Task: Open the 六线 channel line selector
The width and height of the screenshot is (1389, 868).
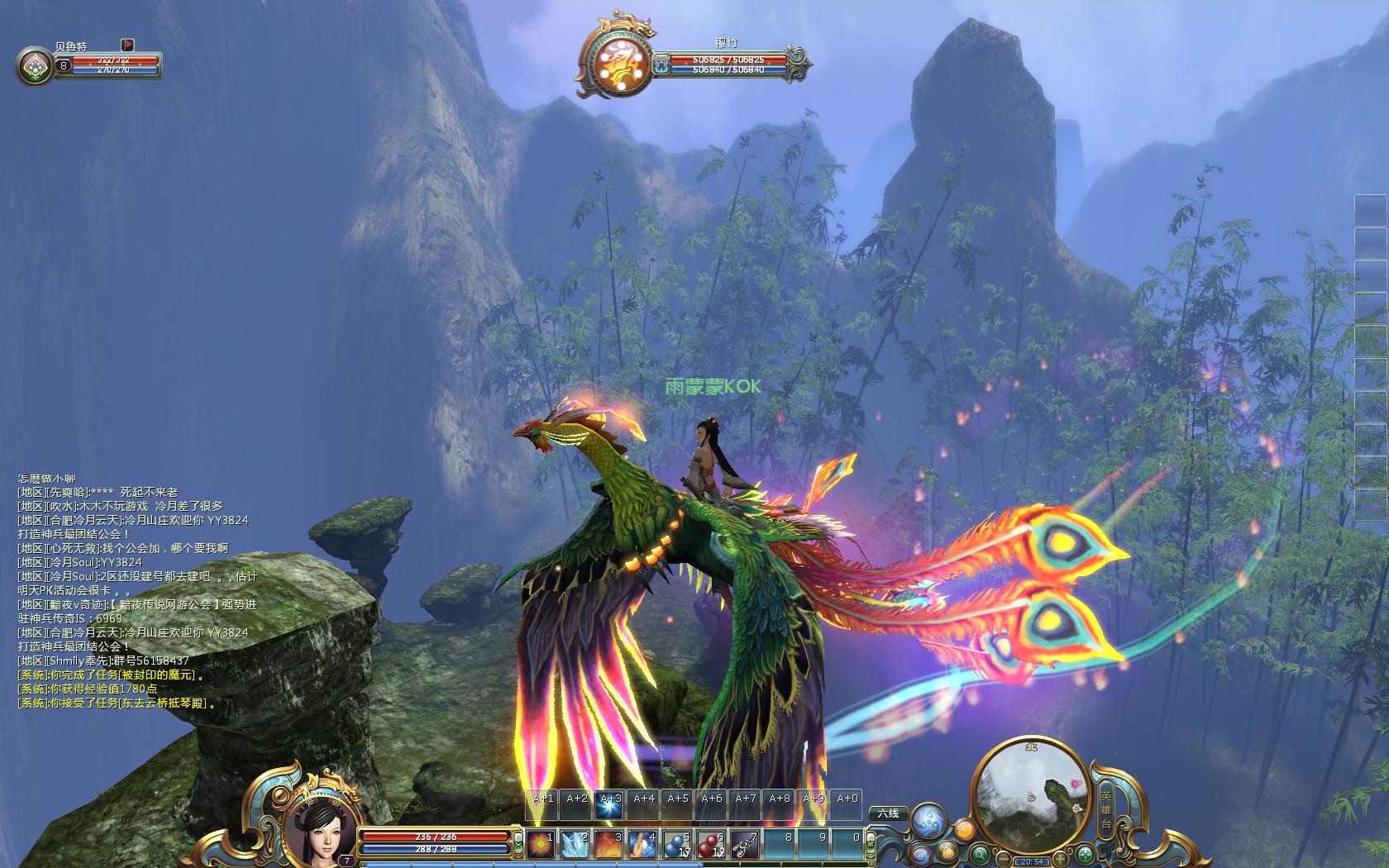Action: [x=888, y=813]
